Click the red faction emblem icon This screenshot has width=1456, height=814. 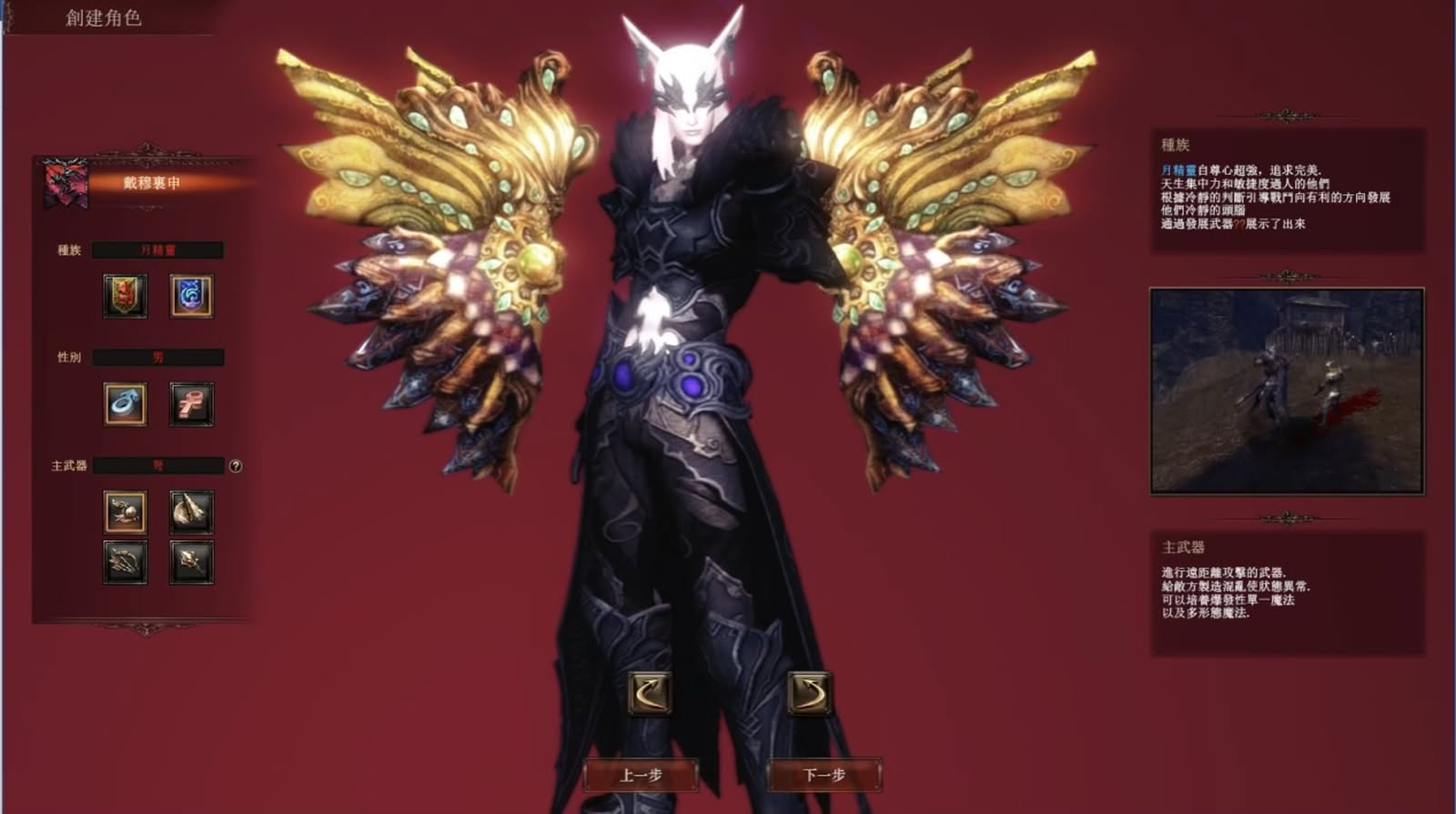[x=66, y=183]
